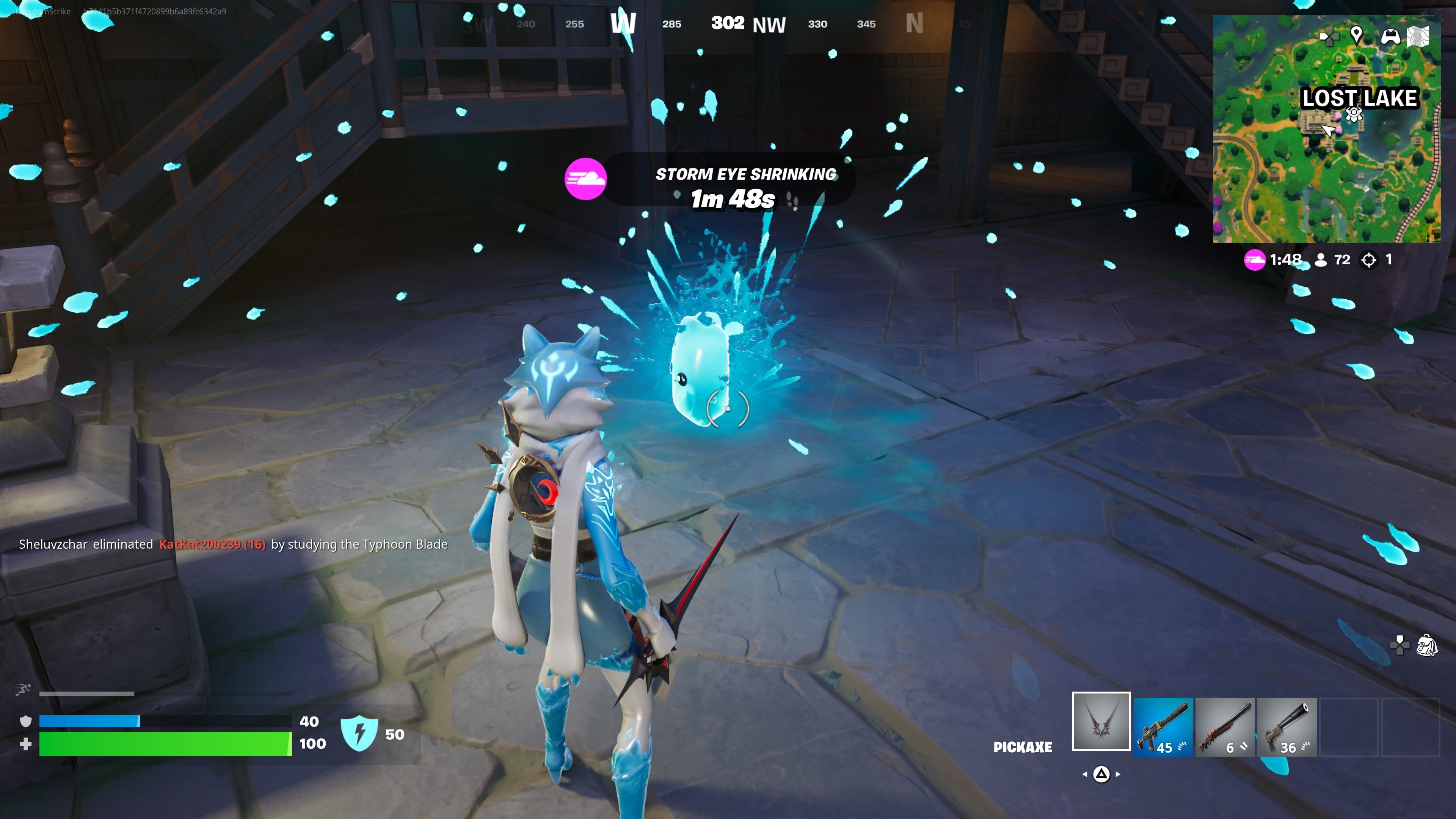
Task: Click the NW heading on the compass bar
Action: tap(769, 24)
